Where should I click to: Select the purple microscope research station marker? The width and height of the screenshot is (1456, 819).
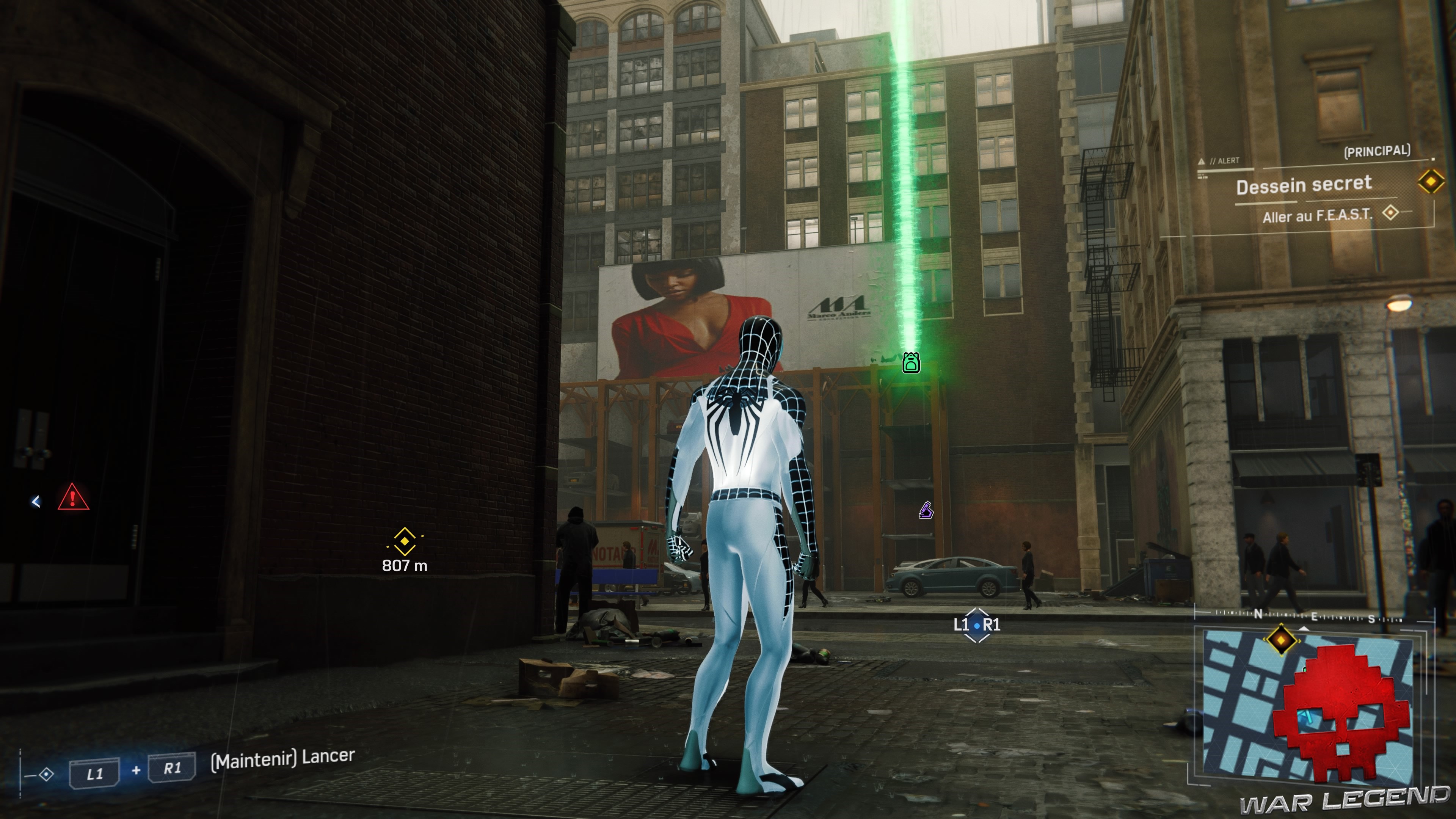coord(925,510)
